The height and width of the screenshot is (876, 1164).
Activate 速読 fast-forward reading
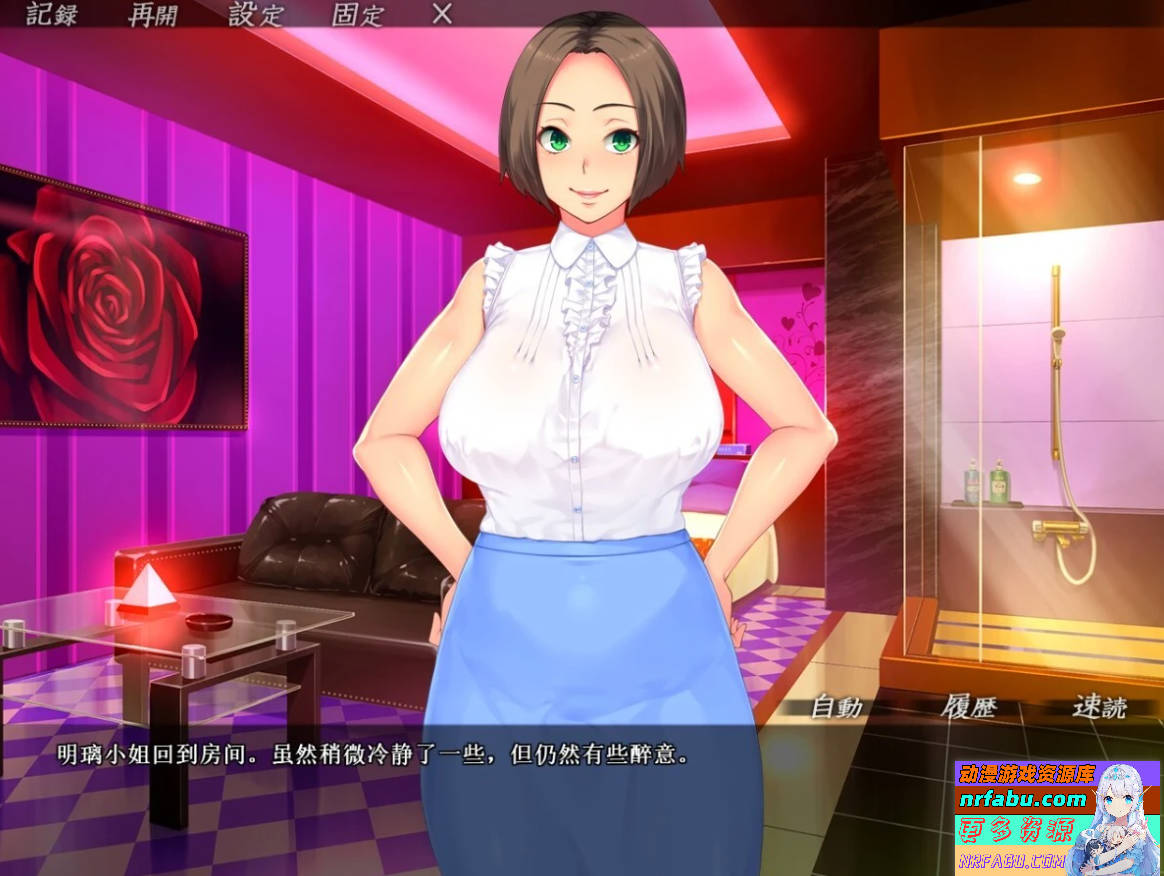(x=1099, y=707)
